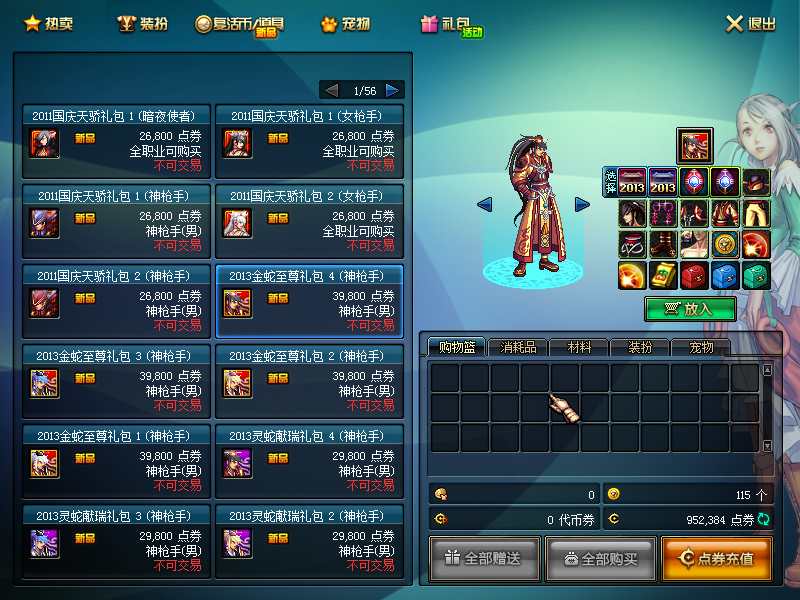This screenshot has height=600, width=800.
Task: Open the 材料 materials tab
Action: 579,347
